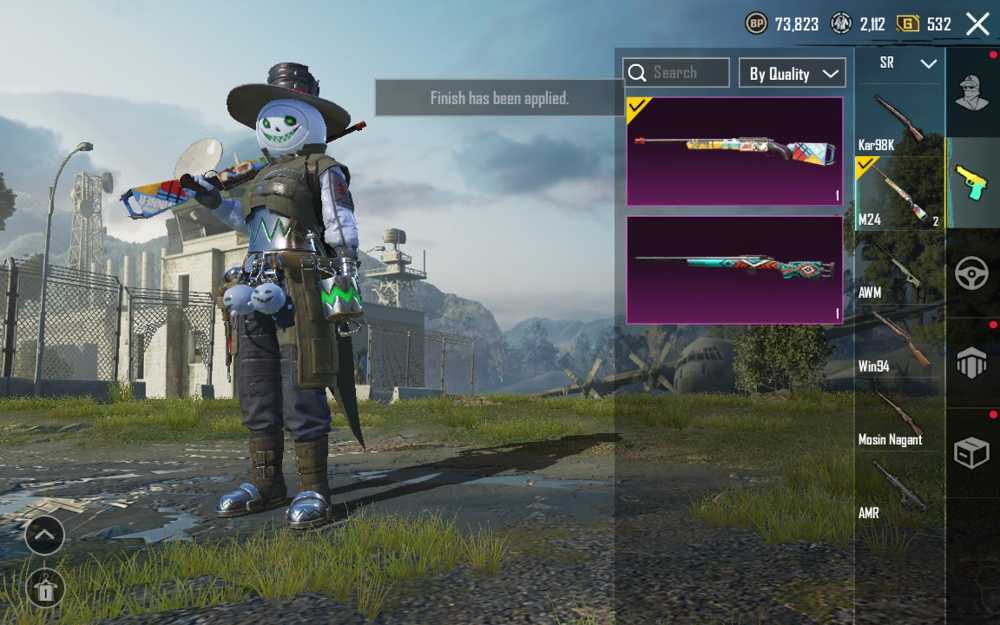Select the M24 weapon entry

tap(899, 193)
